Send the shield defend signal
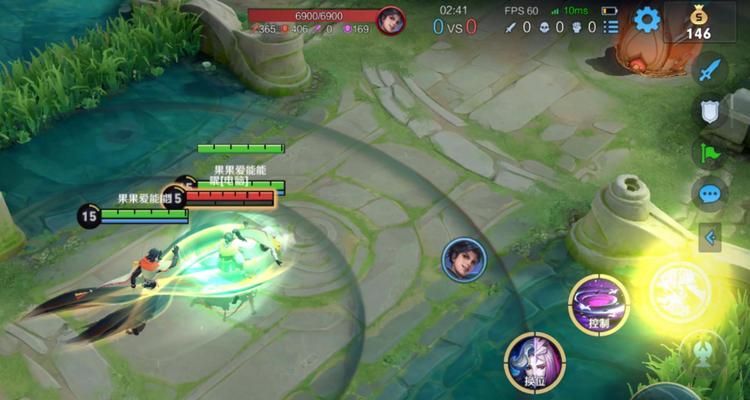This screenshot has height=400, width=750. 710,112
